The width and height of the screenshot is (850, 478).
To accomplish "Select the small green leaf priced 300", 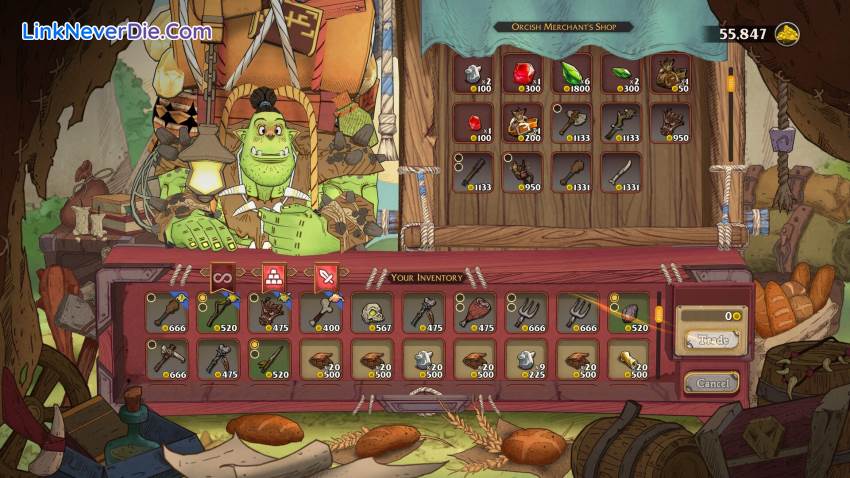I will (x=620, y=77).
